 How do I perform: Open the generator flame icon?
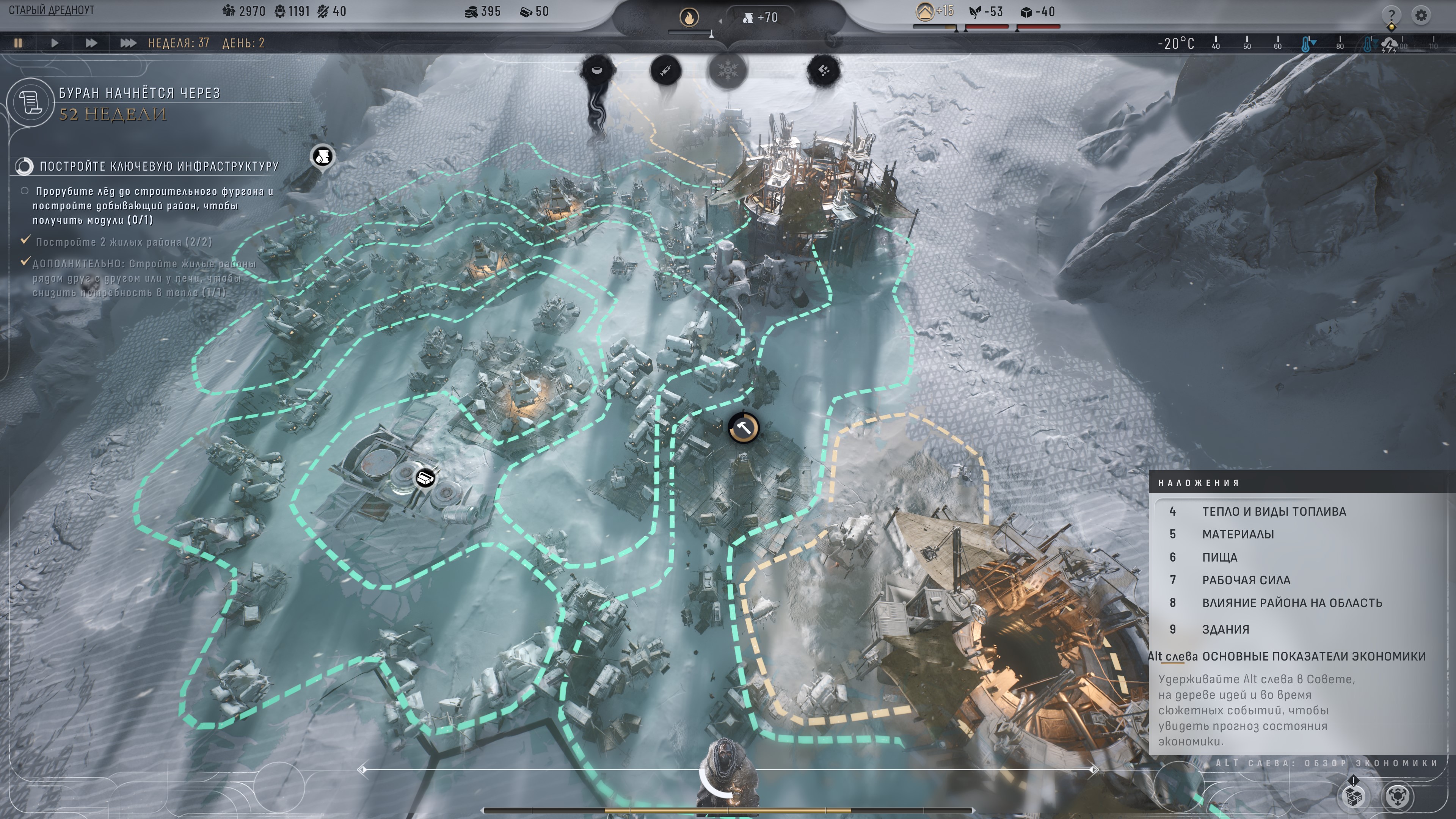click(x=689, y=18)
